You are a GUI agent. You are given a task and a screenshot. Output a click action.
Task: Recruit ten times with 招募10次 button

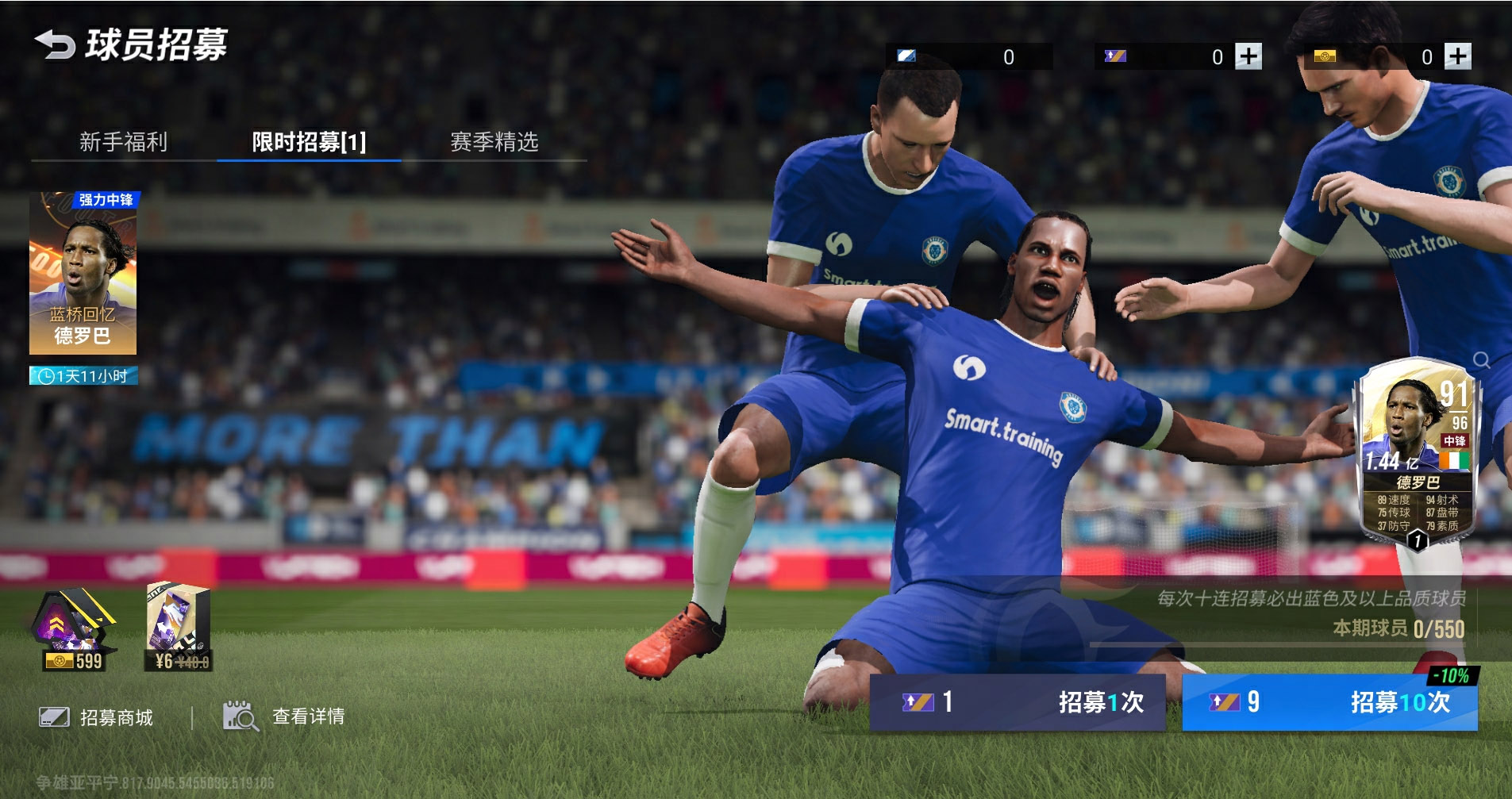tap(1329, 702)
